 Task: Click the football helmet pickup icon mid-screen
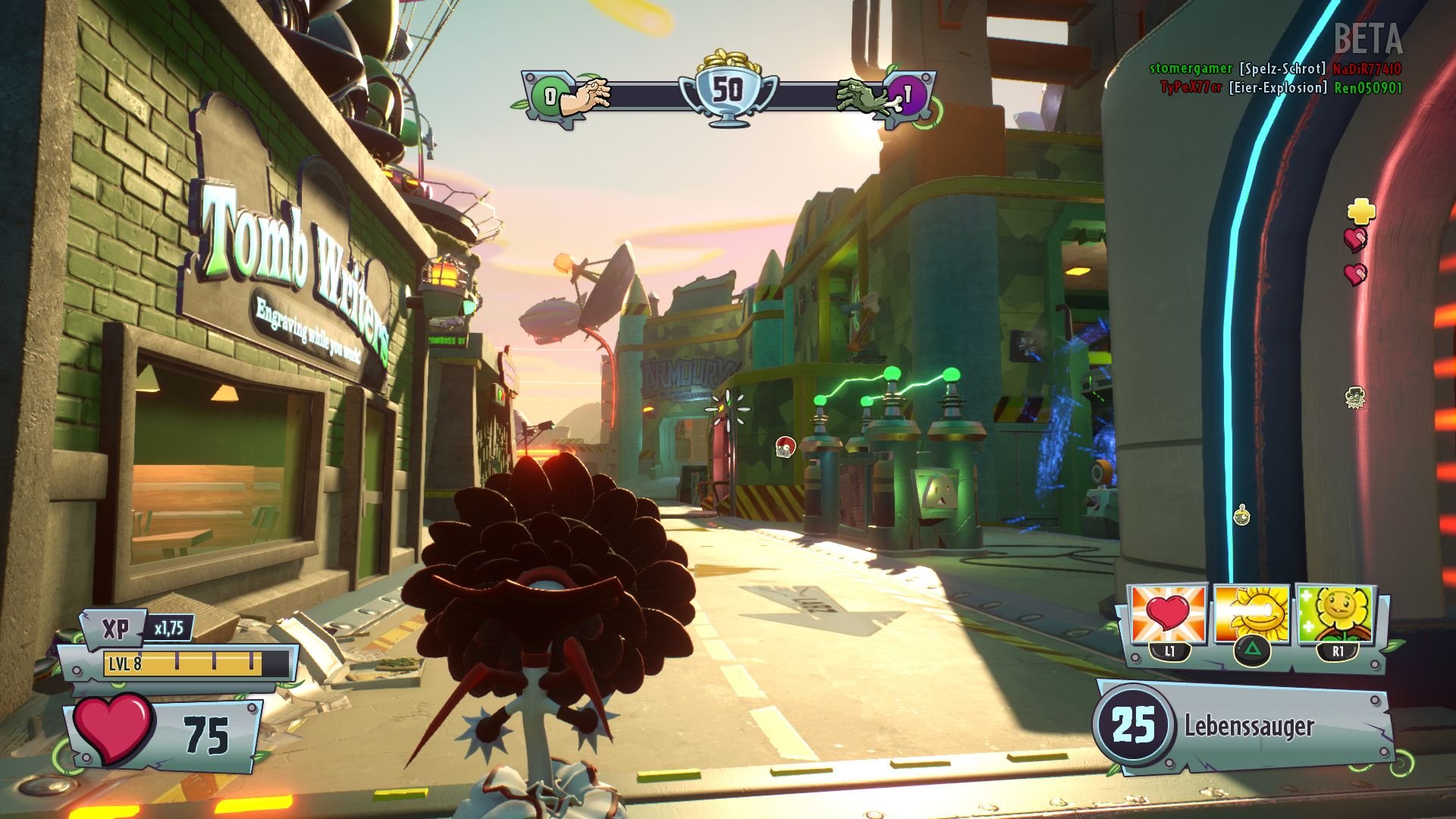(785, 447)
